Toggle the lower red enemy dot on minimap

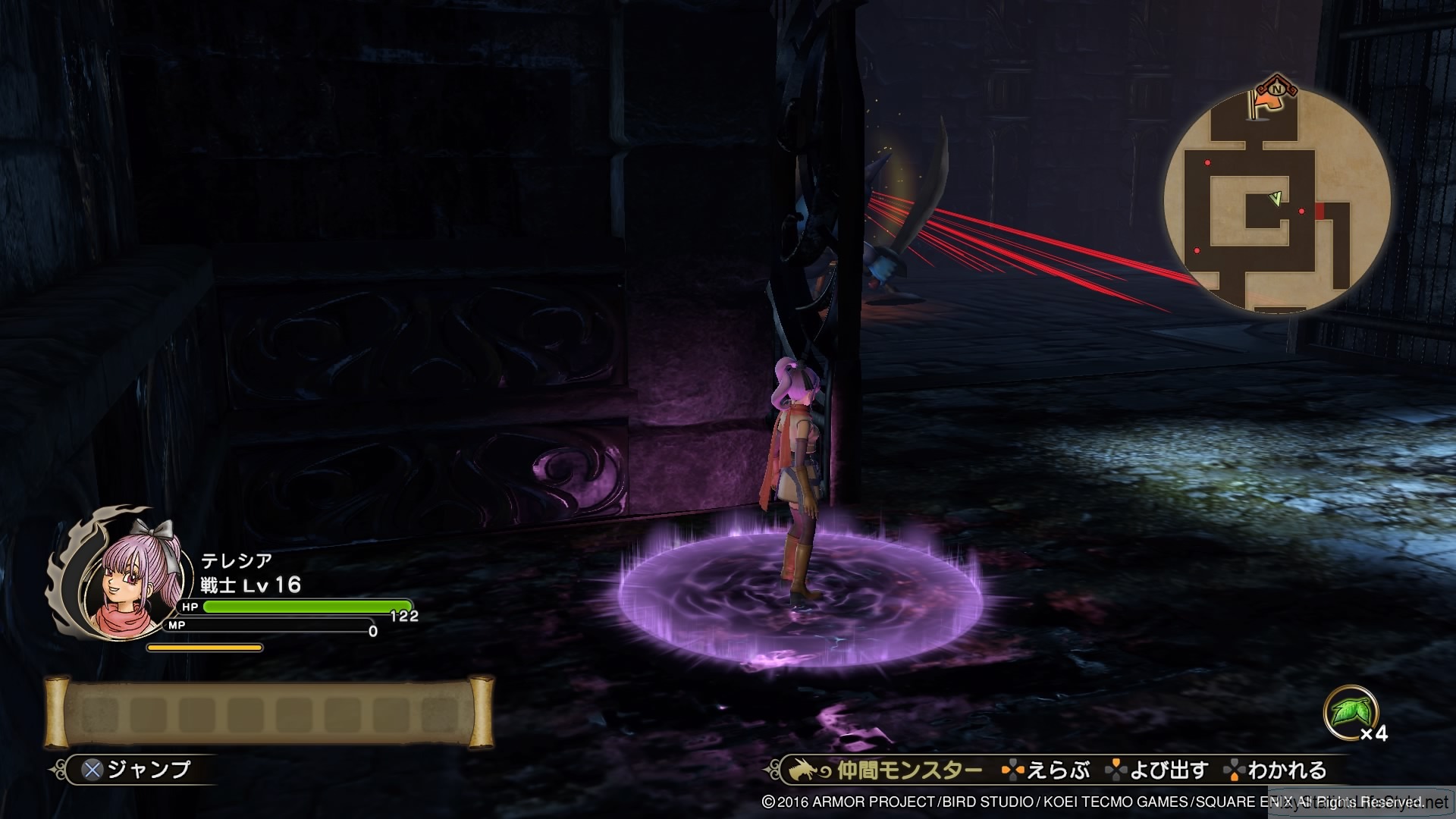pos(1197,249)
